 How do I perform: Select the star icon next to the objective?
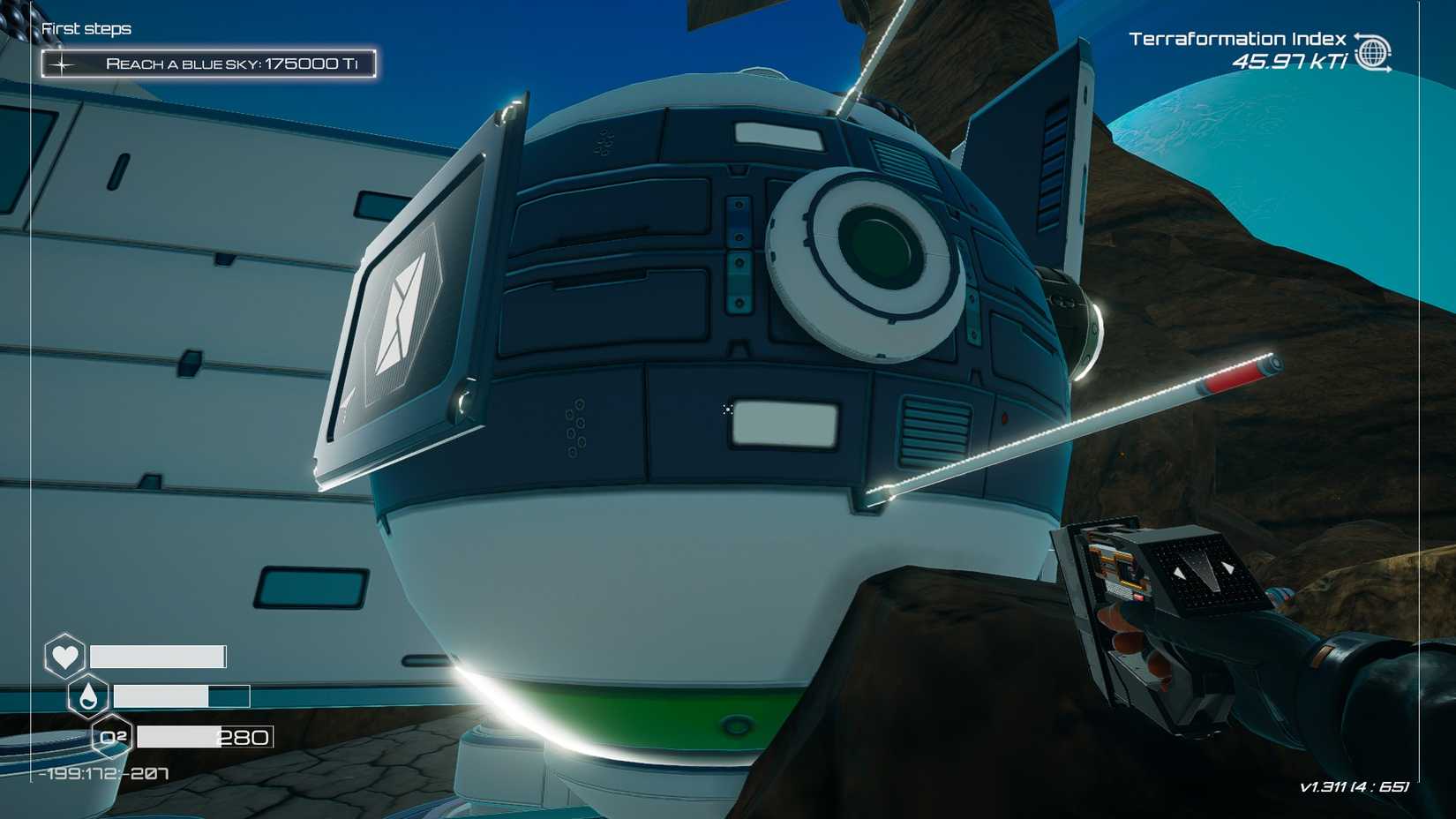62,63
